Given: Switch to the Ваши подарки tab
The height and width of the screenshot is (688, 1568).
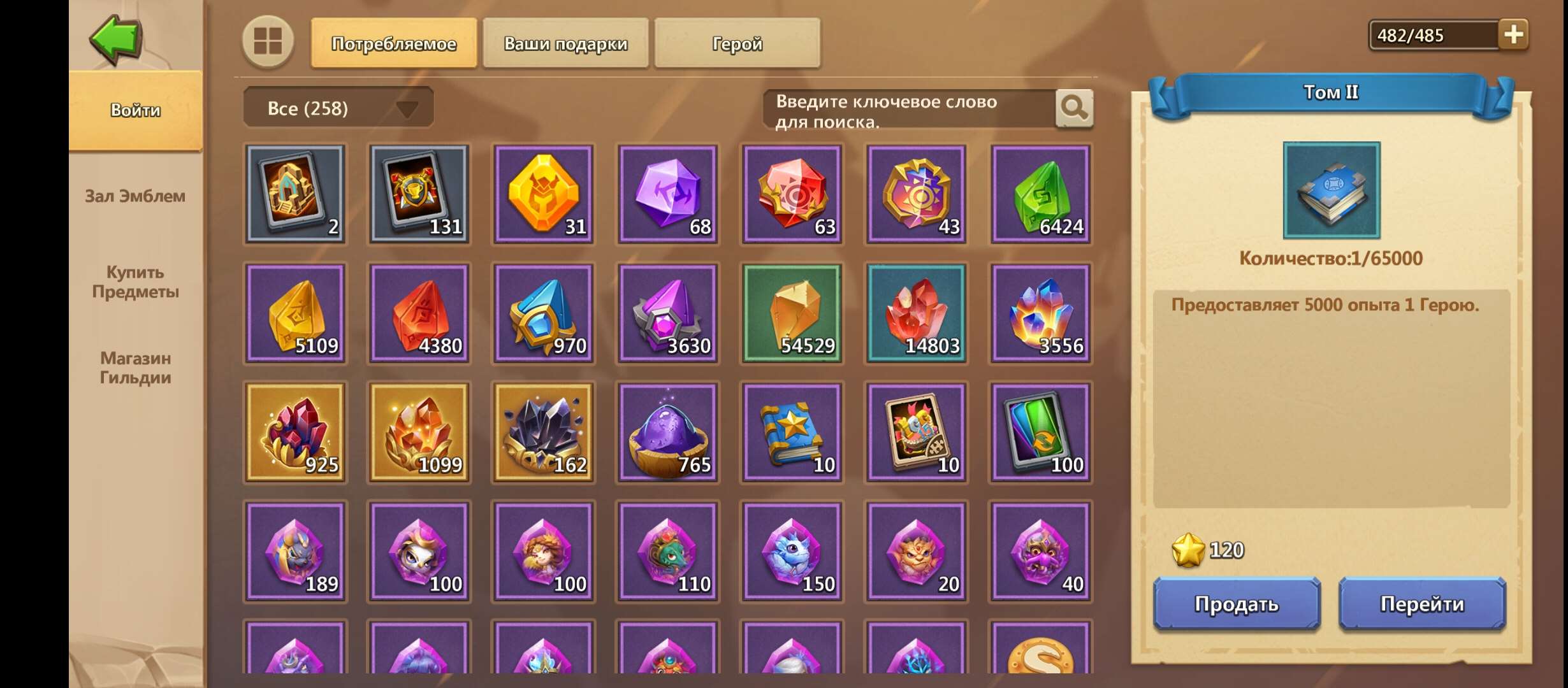Looking at the screenshot, I should click(565, 43).
